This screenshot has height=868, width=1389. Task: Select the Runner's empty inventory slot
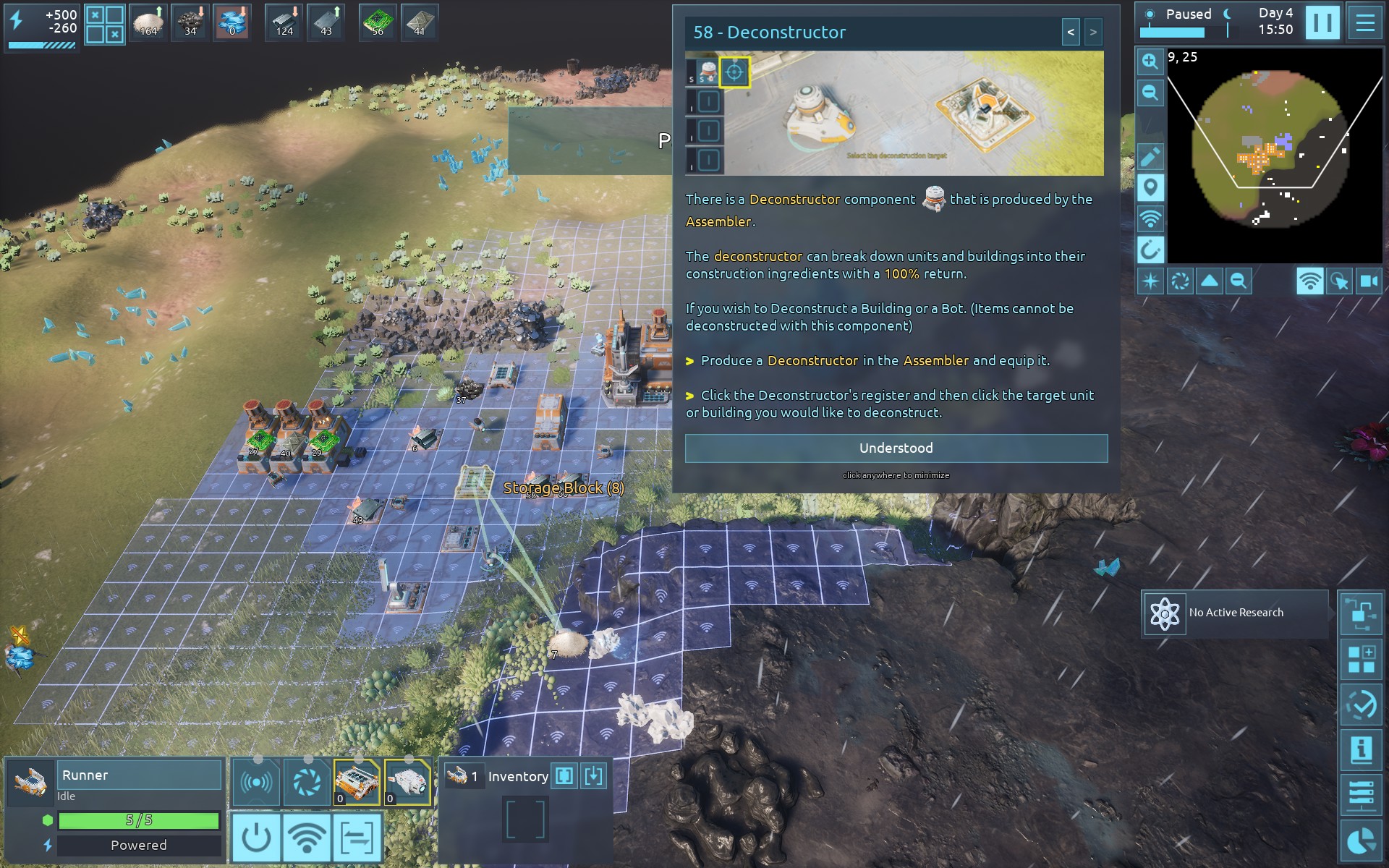[x=525, y=820]
